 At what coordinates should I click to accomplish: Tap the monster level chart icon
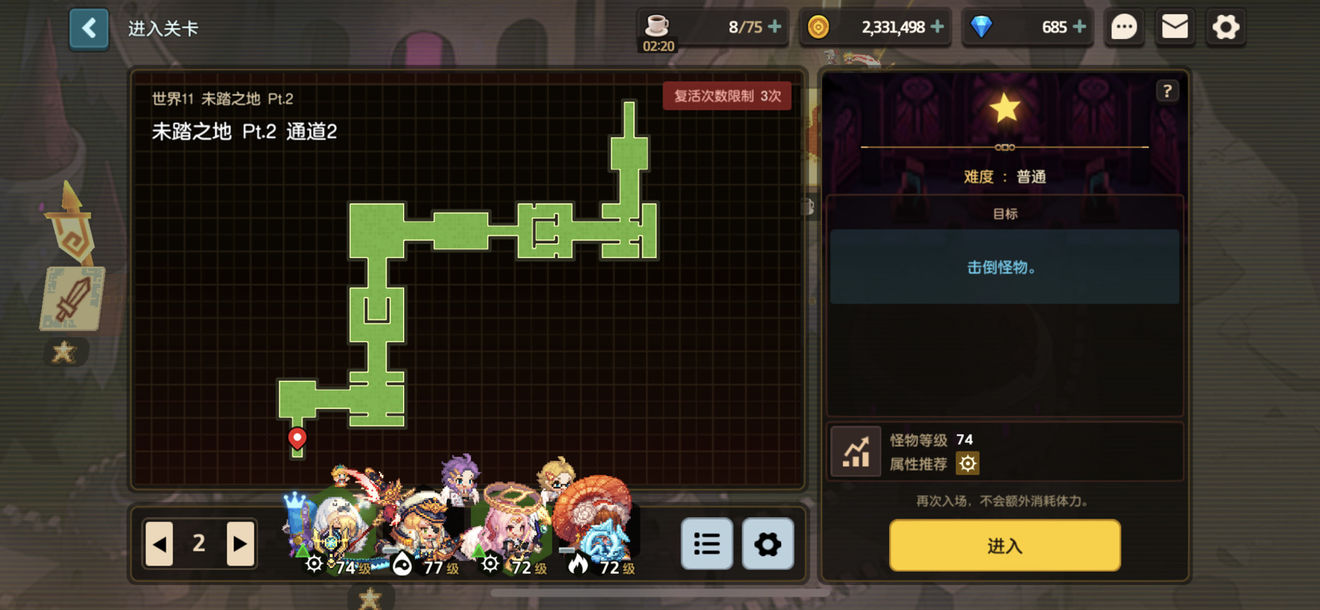(856, 452)
